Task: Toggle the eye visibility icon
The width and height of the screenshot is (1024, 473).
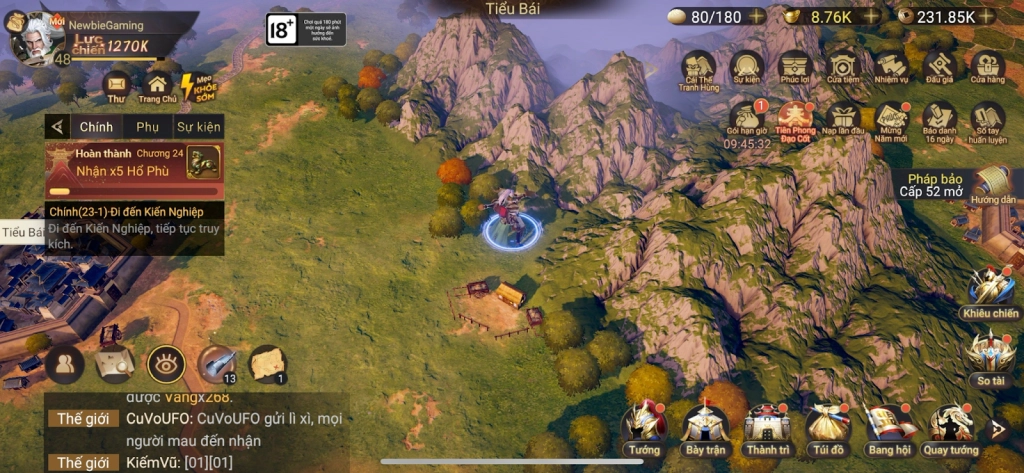Action: [x=166, y=365]
